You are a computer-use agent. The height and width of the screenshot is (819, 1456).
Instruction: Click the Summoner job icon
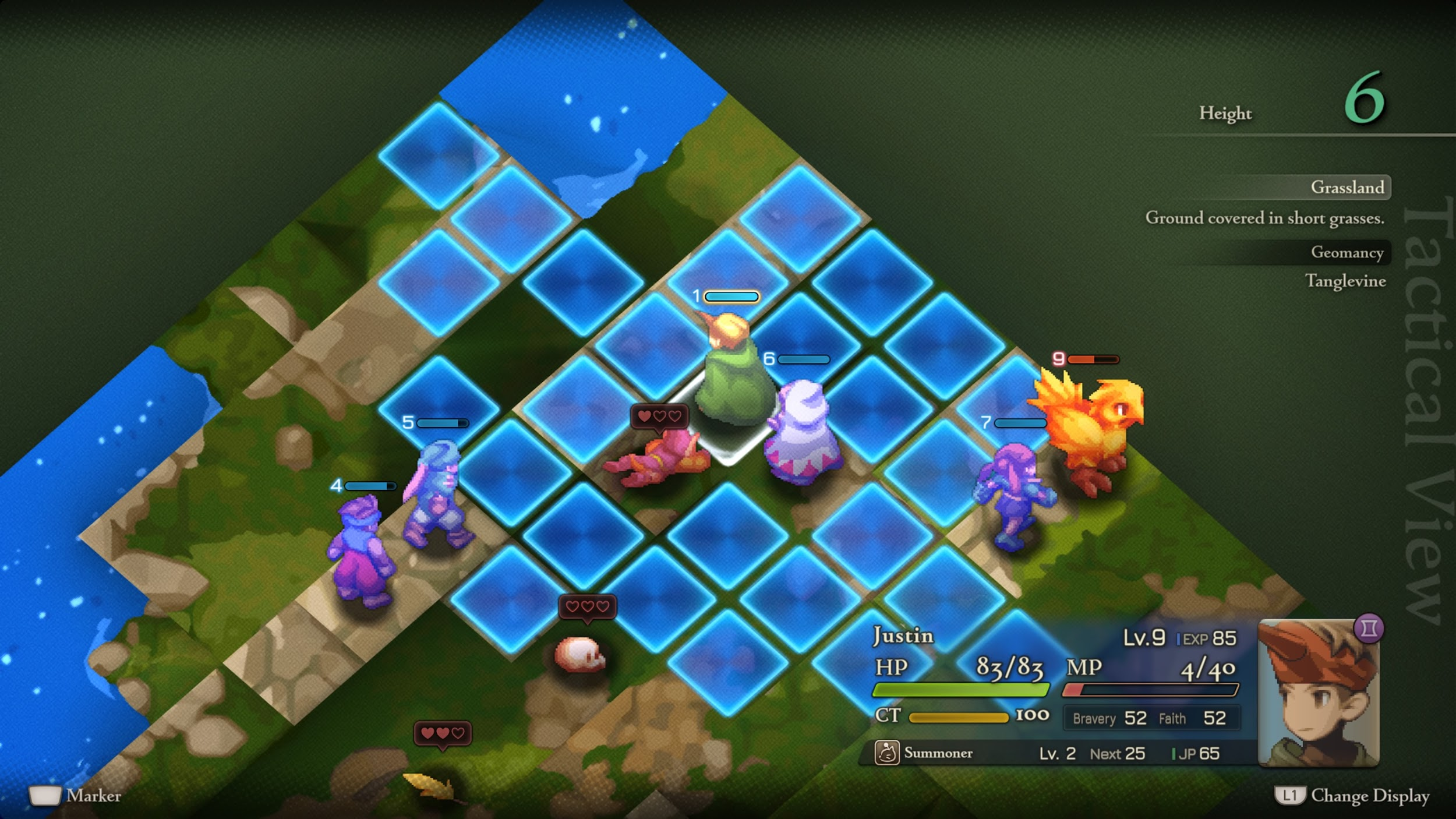tap(886, 753)
